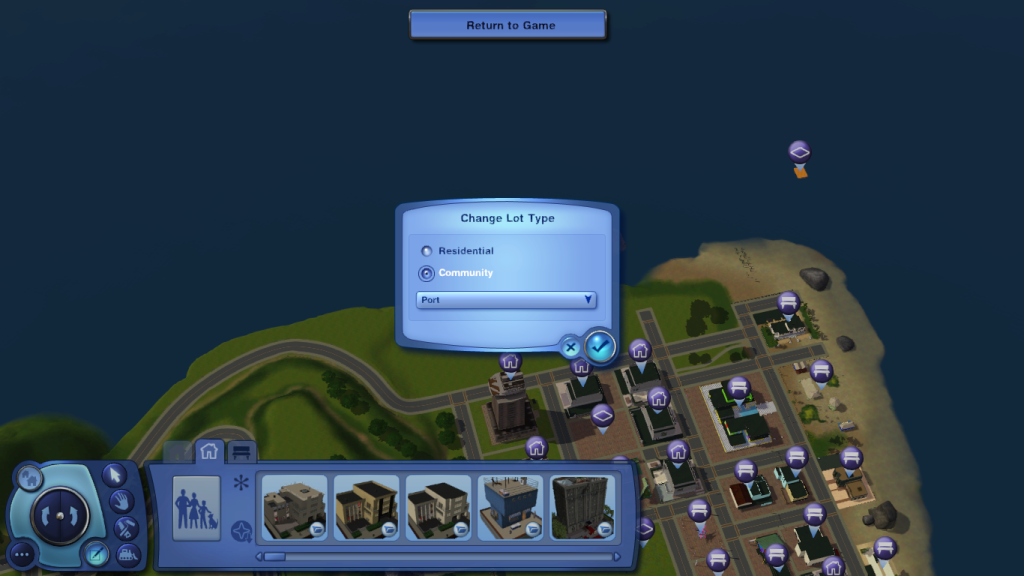Return to Game via the top button
The width and height of the screenshot is (1024, 576).
pos(508,25)
